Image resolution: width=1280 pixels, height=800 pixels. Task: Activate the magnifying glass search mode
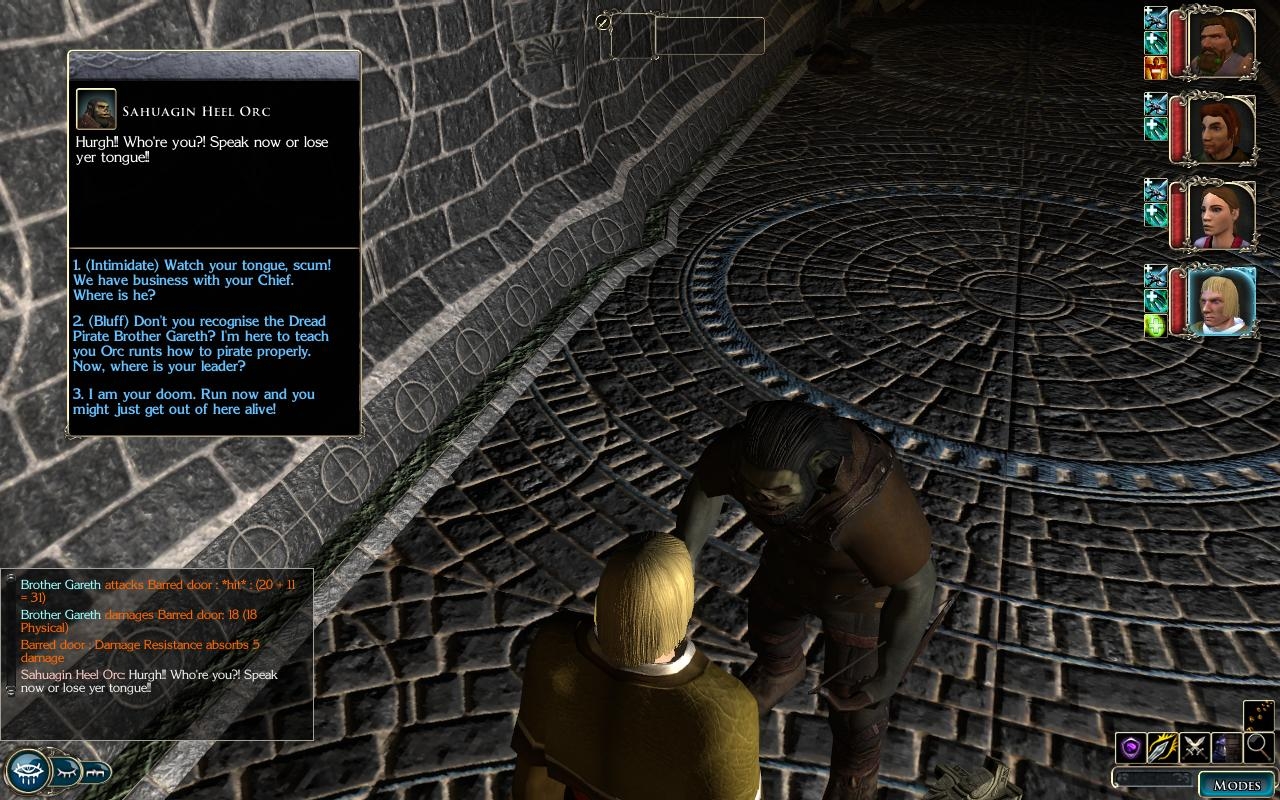1259,746
